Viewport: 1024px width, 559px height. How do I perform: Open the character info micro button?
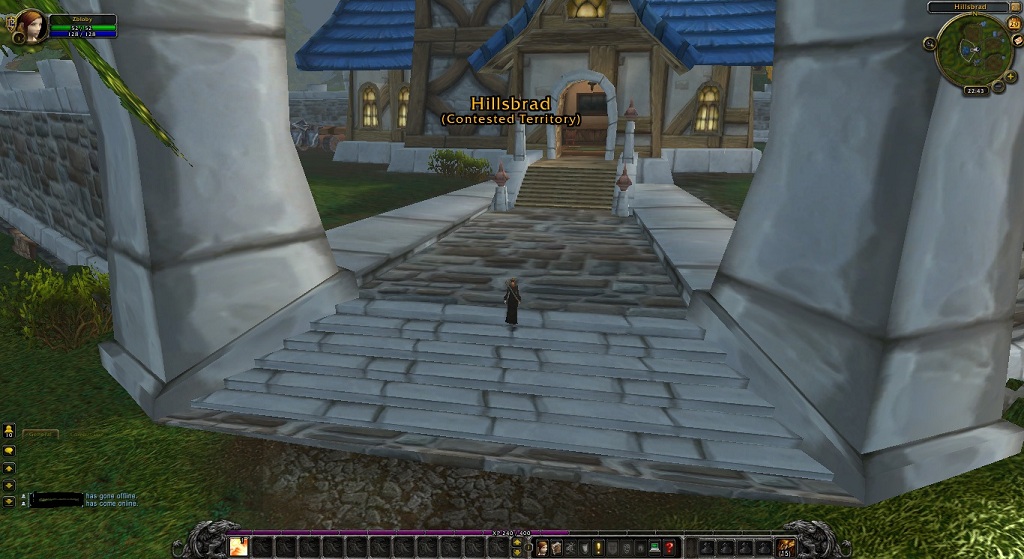tap(542, 547)
